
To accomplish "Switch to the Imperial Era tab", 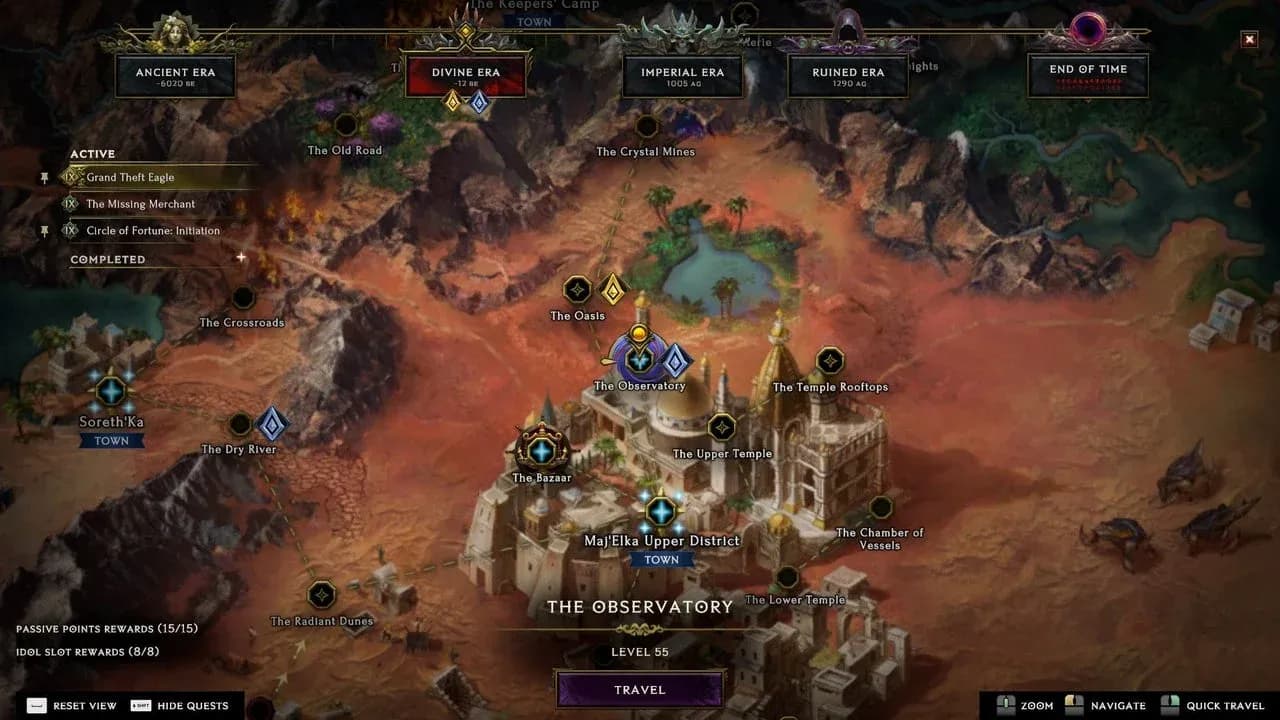I will [683, 72].
